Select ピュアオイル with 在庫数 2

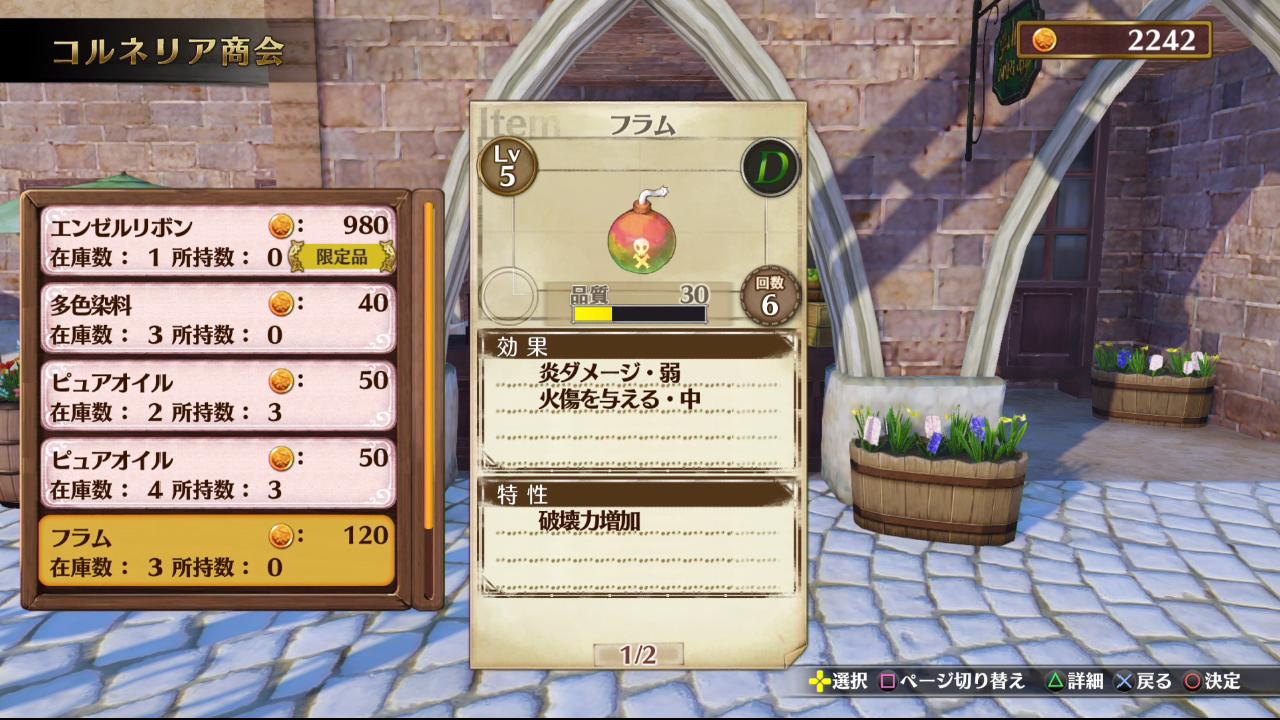217,396
